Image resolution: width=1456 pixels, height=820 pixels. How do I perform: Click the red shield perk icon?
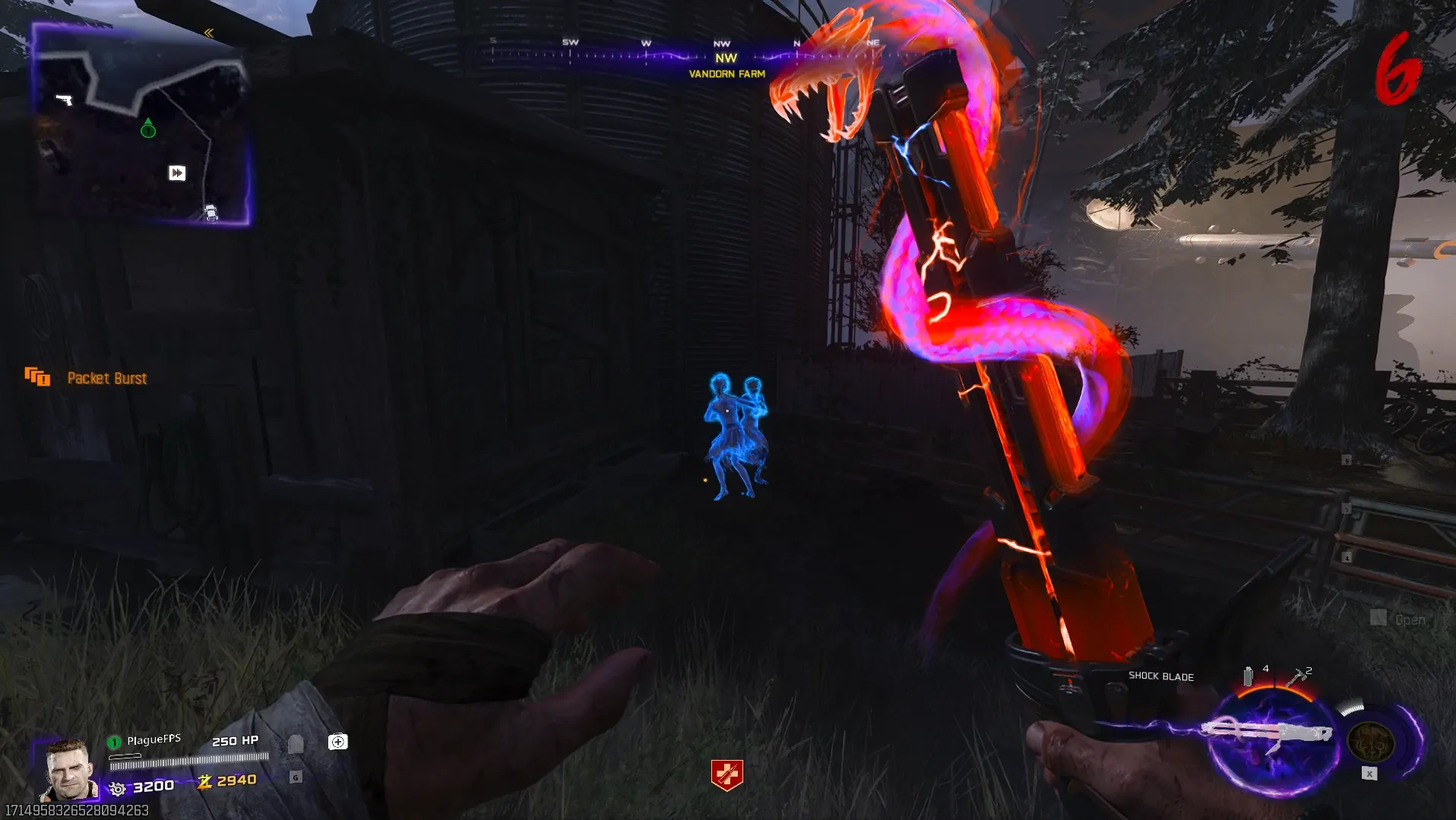[x=726, y=775]
